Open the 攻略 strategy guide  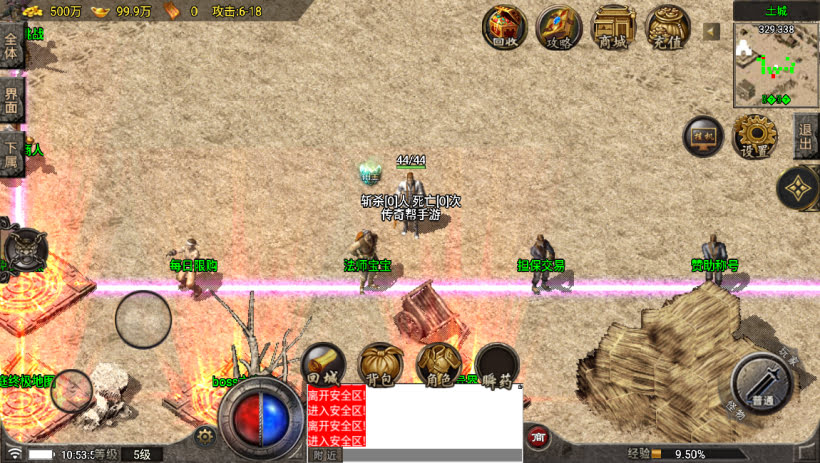click(x=559, y=27)
